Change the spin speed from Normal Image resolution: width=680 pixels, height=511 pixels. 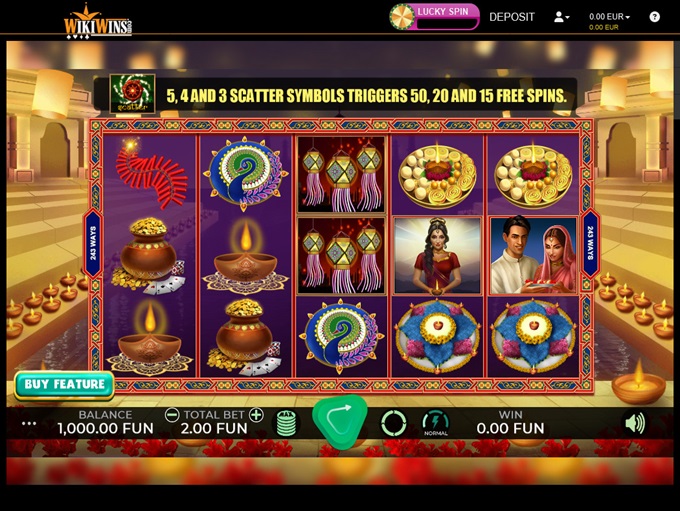click(435, 423)
